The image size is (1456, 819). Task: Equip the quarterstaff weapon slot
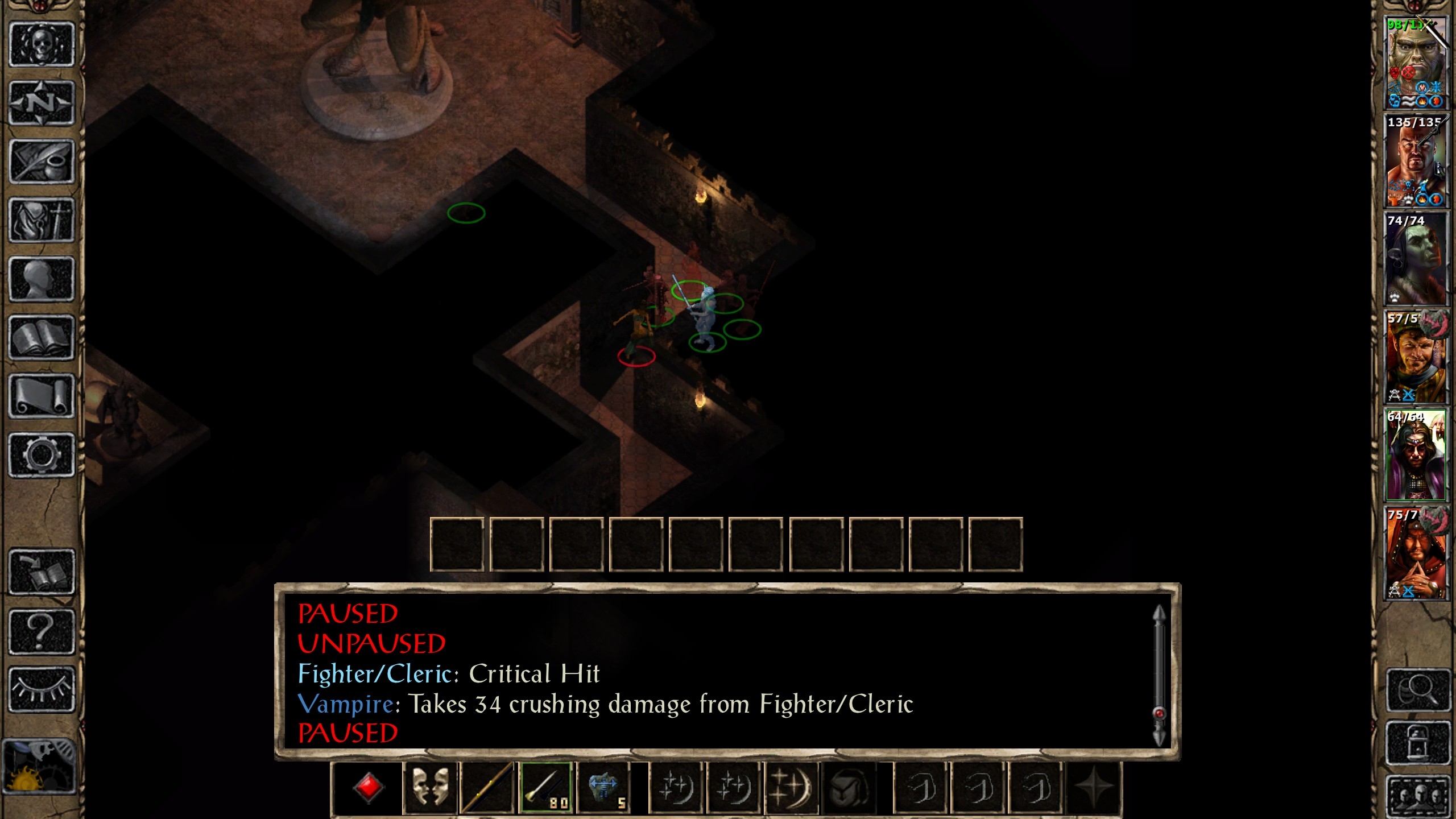(487, 788)
